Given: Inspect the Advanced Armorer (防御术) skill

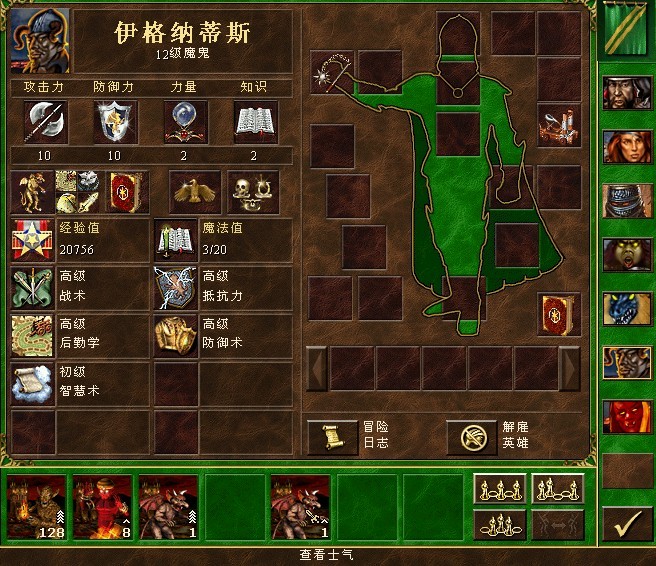Looking at the screenshot, I should click(x=175, y=336).
